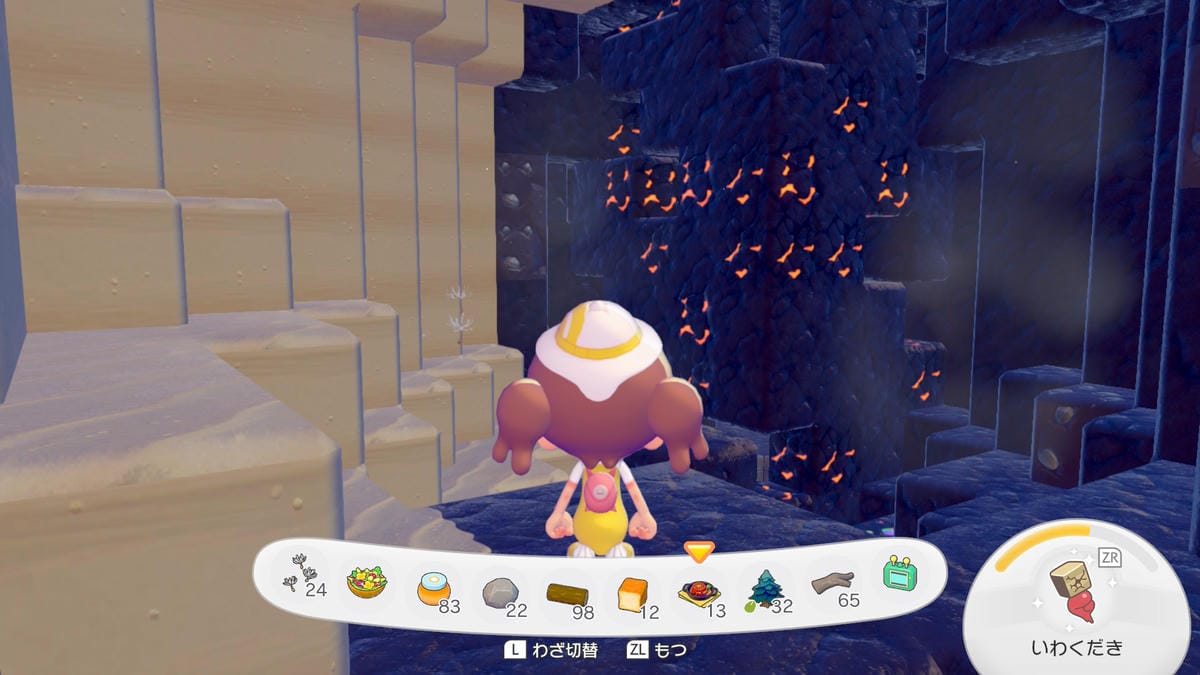1200x675 pixels.
Task: Pick the pine tree sapling slot
Action: coord(765,591)
